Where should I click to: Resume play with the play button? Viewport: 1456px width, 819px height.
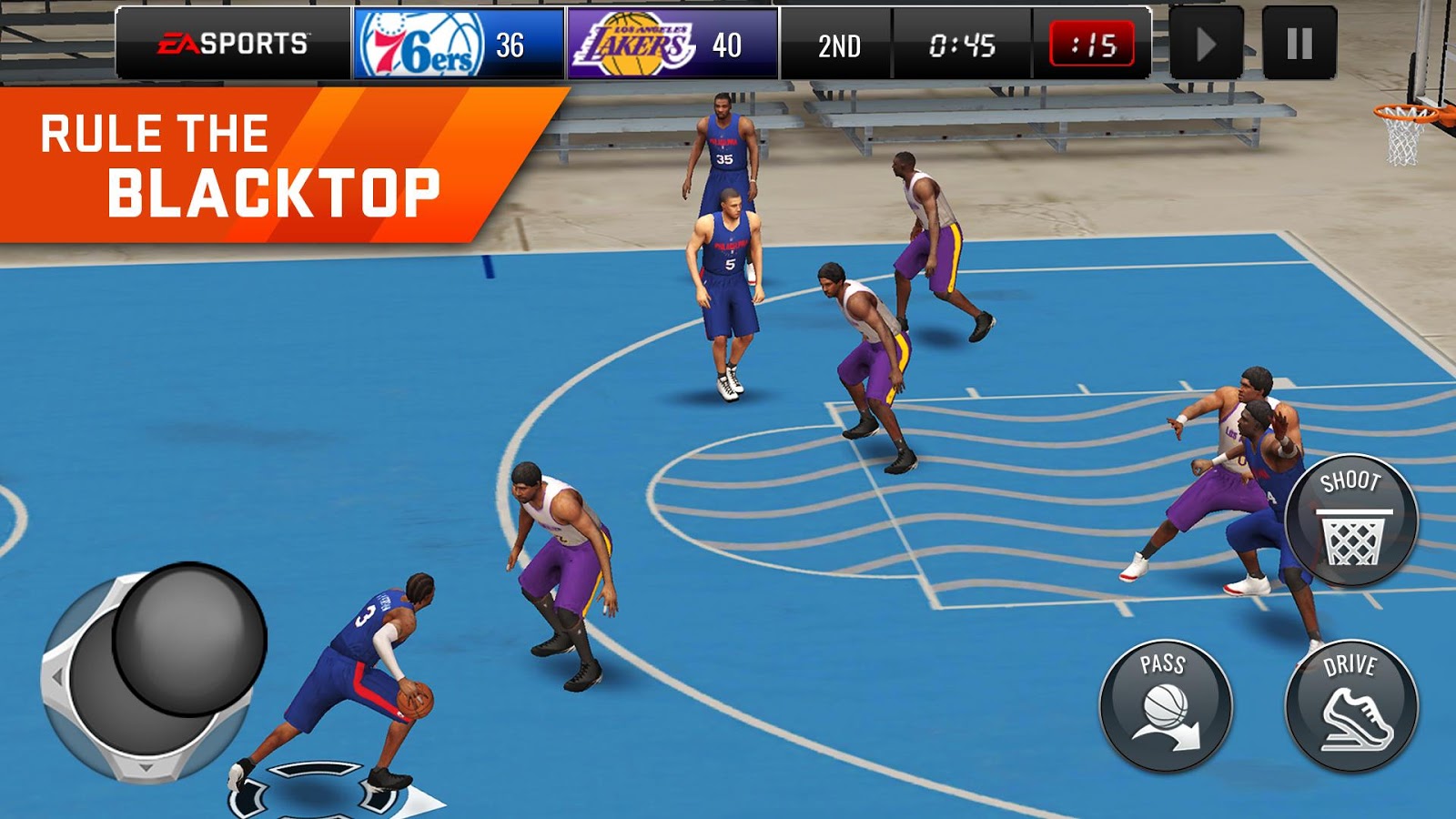point(1206,39)
